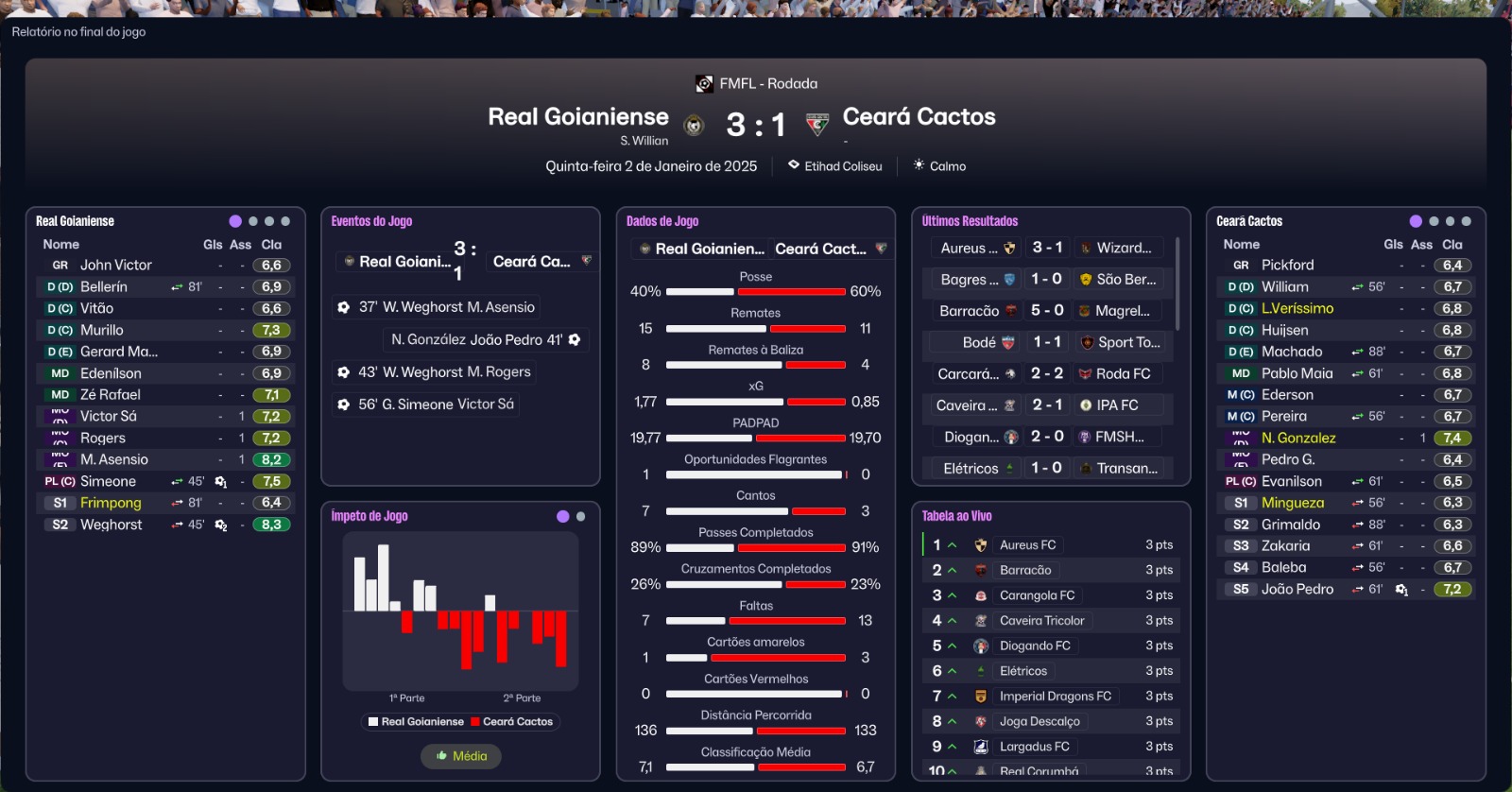Open S. Willian manager name
1512x792 pixels.
click(x=644, y=141)
